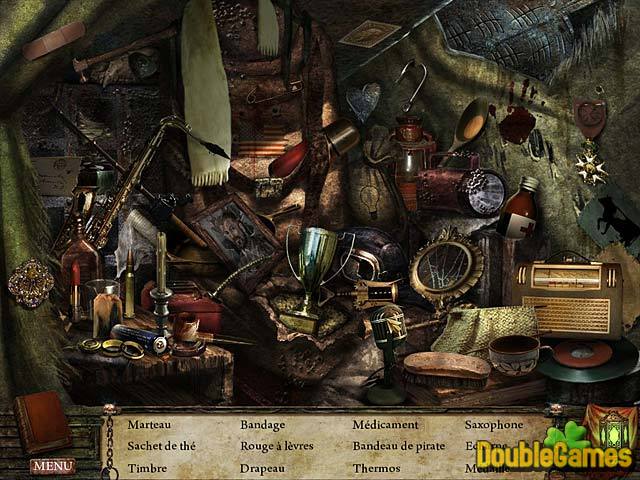Click the 'Bandeau de pirate' entry

tap(400, 445)
